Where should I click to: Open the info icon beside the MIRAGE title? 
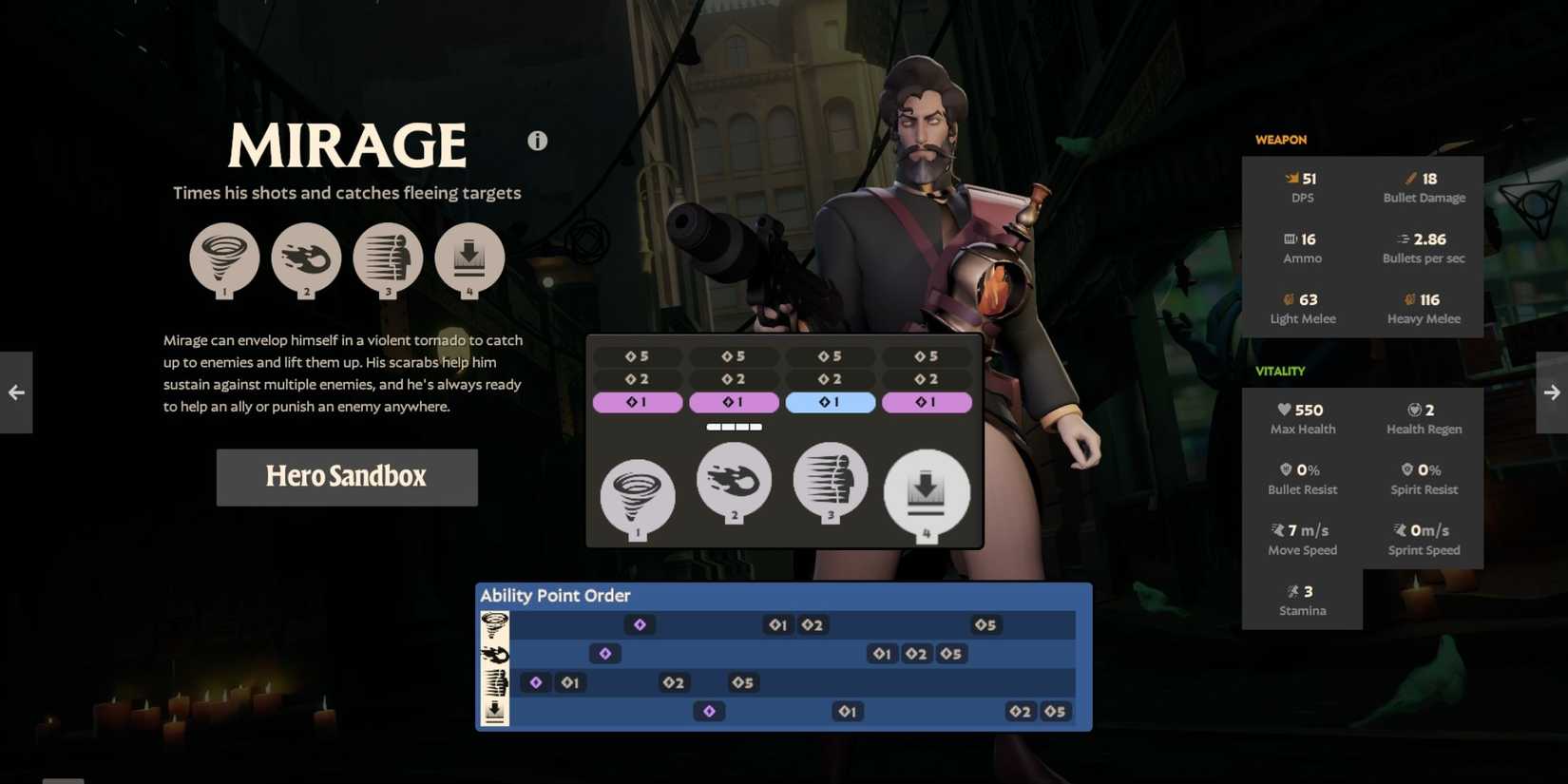537,140
